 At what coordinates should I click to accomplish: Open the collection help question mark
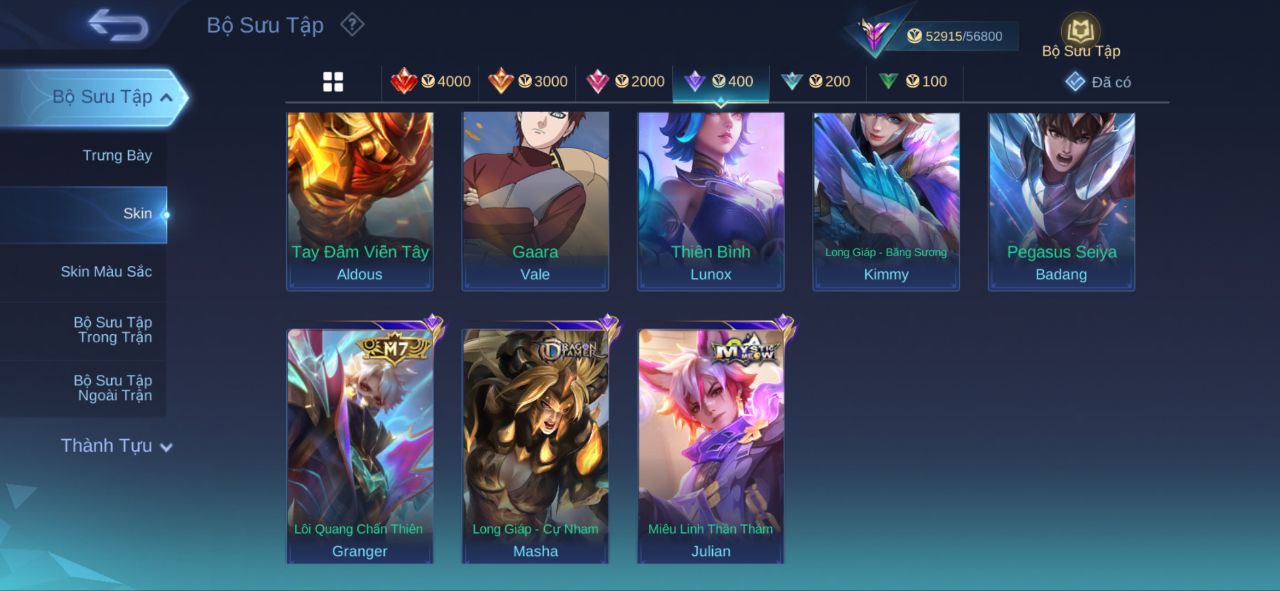(352, 24)
